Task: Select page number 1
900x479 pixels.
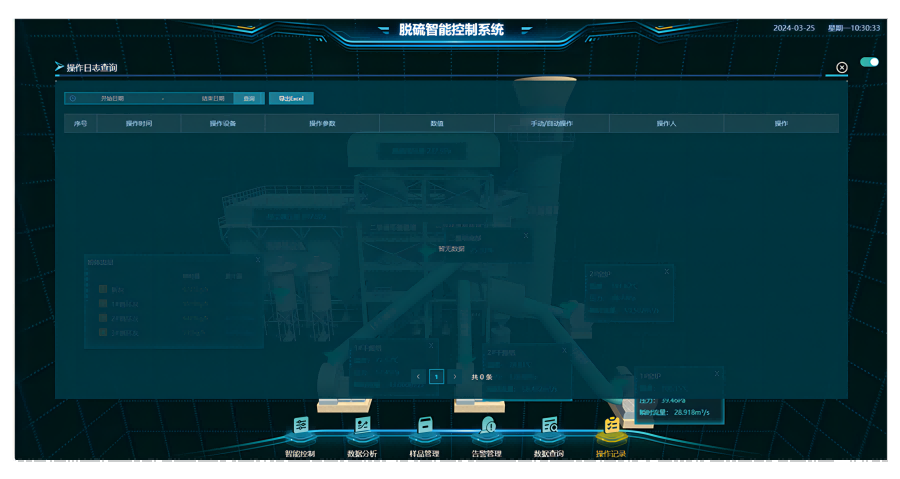Action: coord(436,377)
